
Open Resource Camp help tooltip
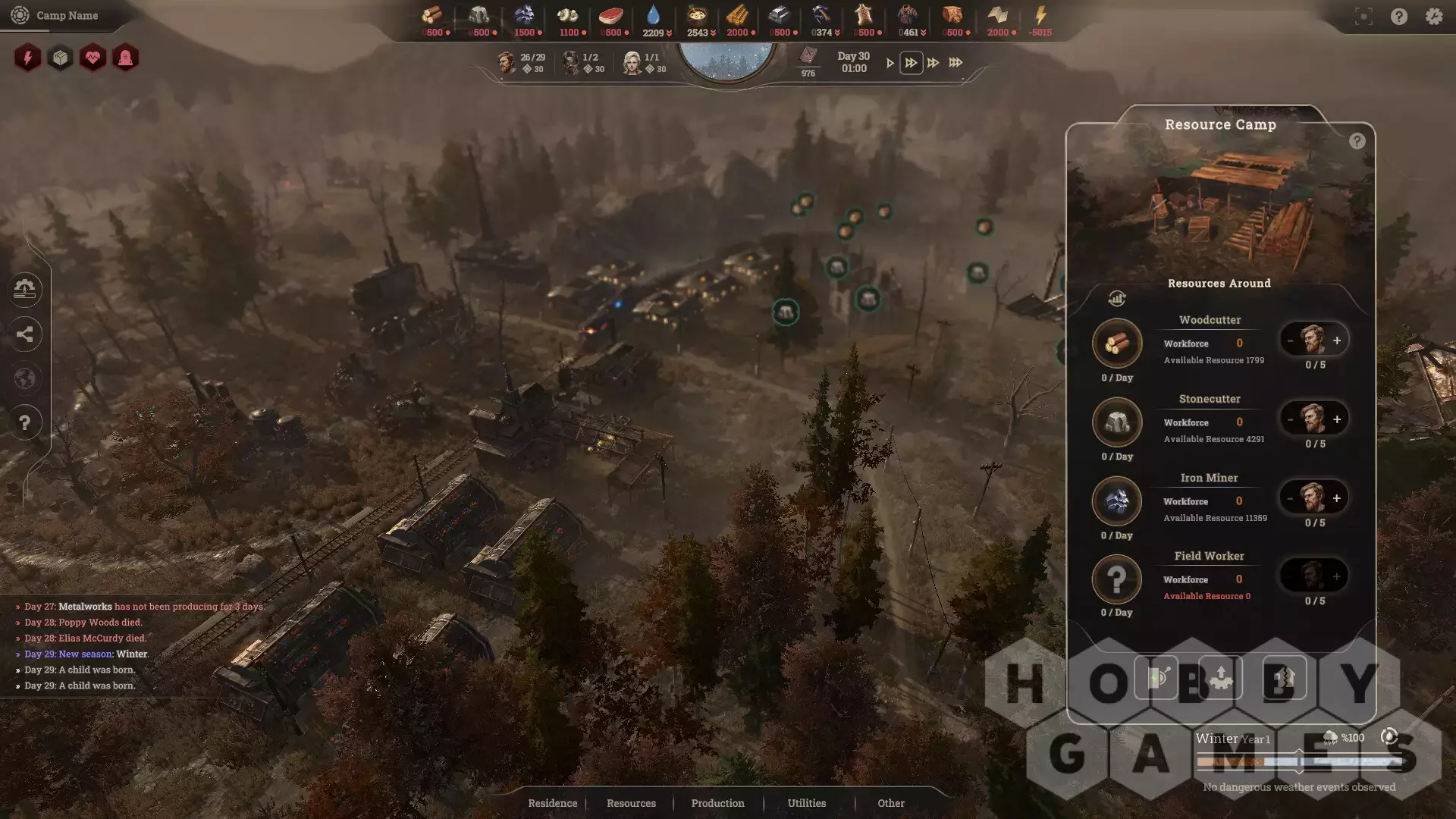pyautogui.click(x=1357, y=141)
